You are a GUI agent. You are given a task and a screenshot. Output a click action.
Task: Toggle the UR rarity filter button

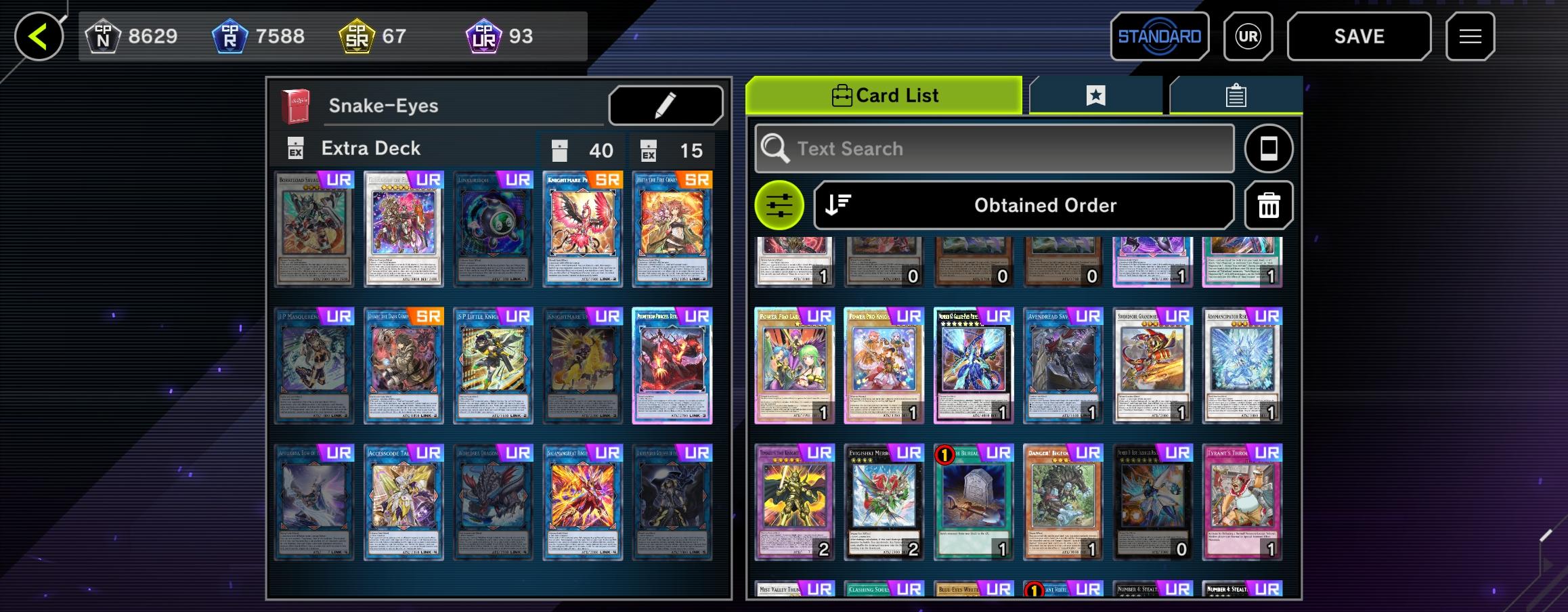pos(1248,36)
